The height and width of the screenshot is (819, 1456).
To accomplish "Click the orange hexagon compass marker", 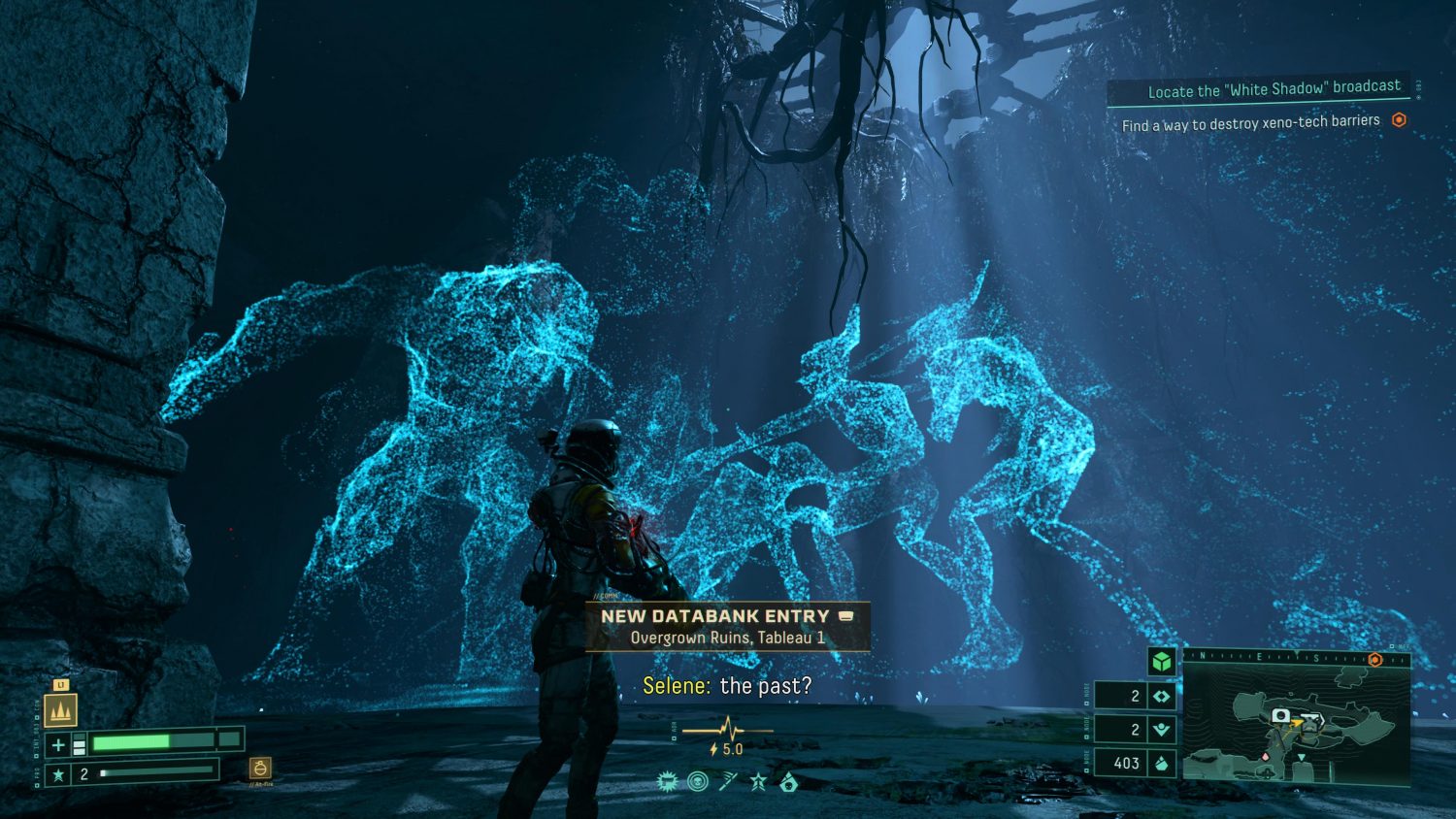I will (x=1374, y=659).
